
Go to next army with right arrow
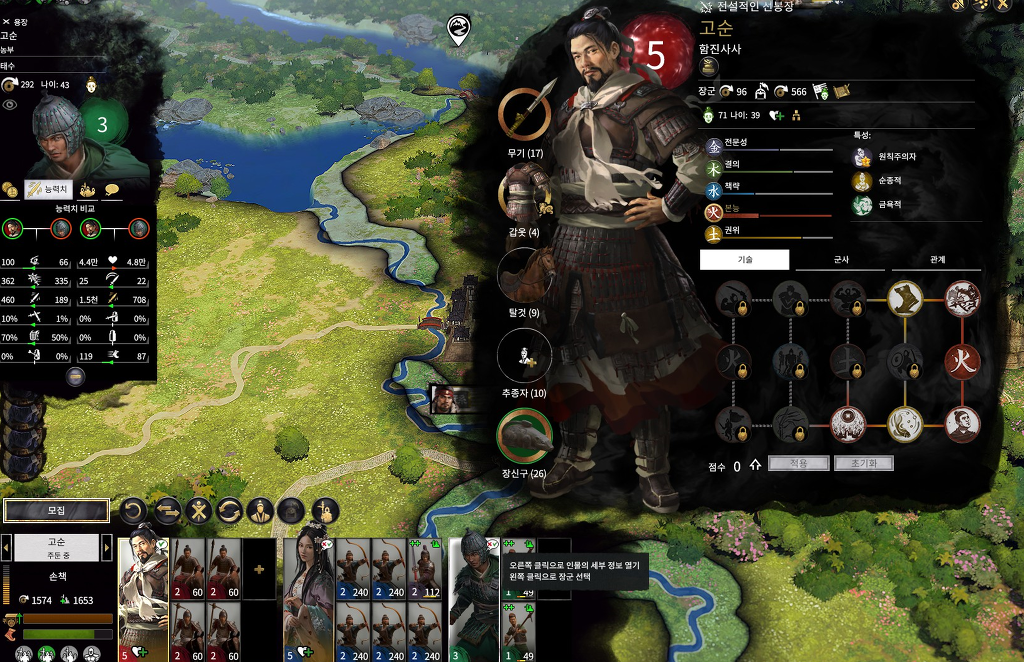(108, 547)
